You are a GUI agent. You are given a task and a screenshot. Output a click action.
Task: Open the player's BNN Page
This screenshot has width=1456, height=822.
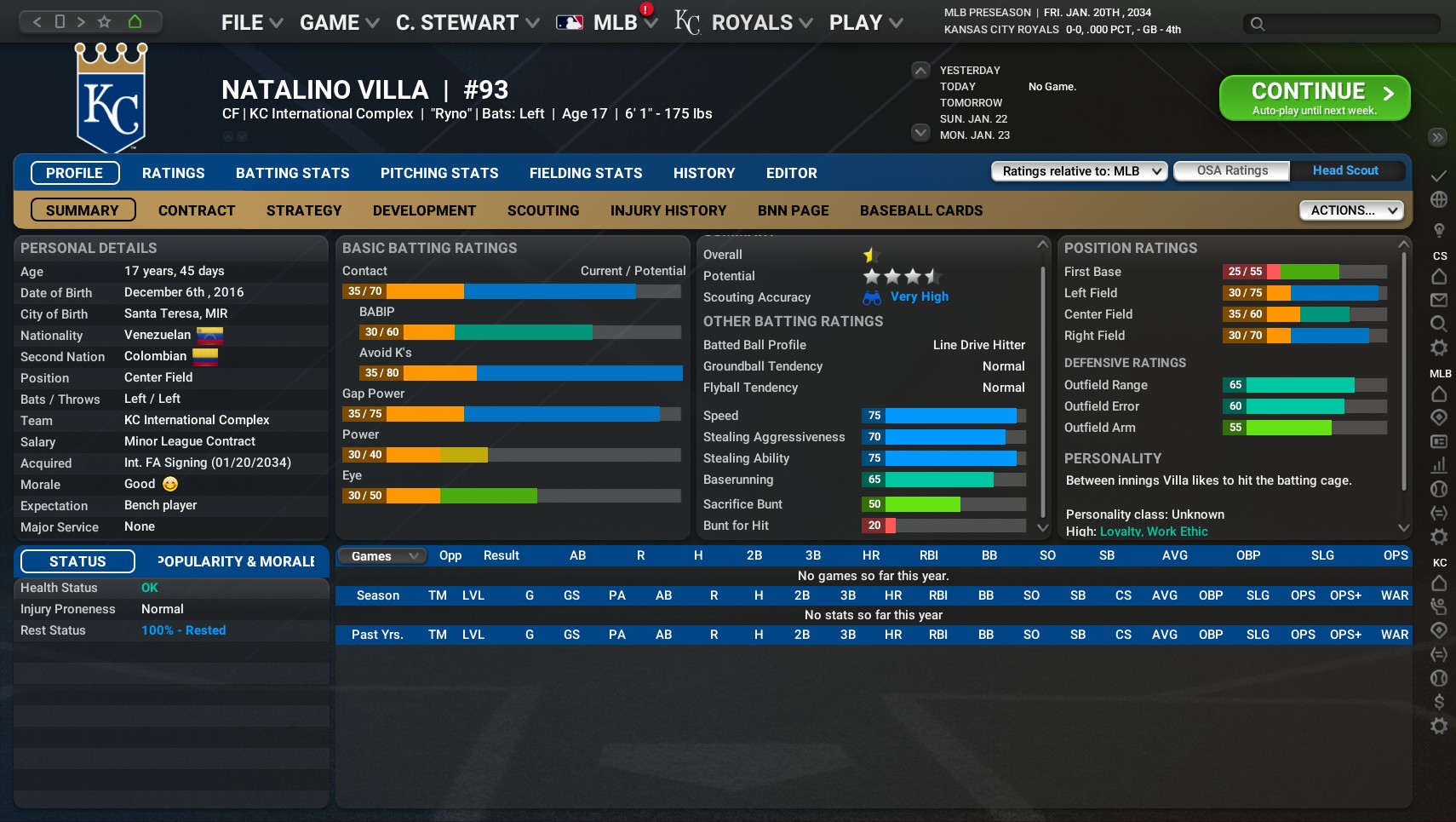coord(792,210)
